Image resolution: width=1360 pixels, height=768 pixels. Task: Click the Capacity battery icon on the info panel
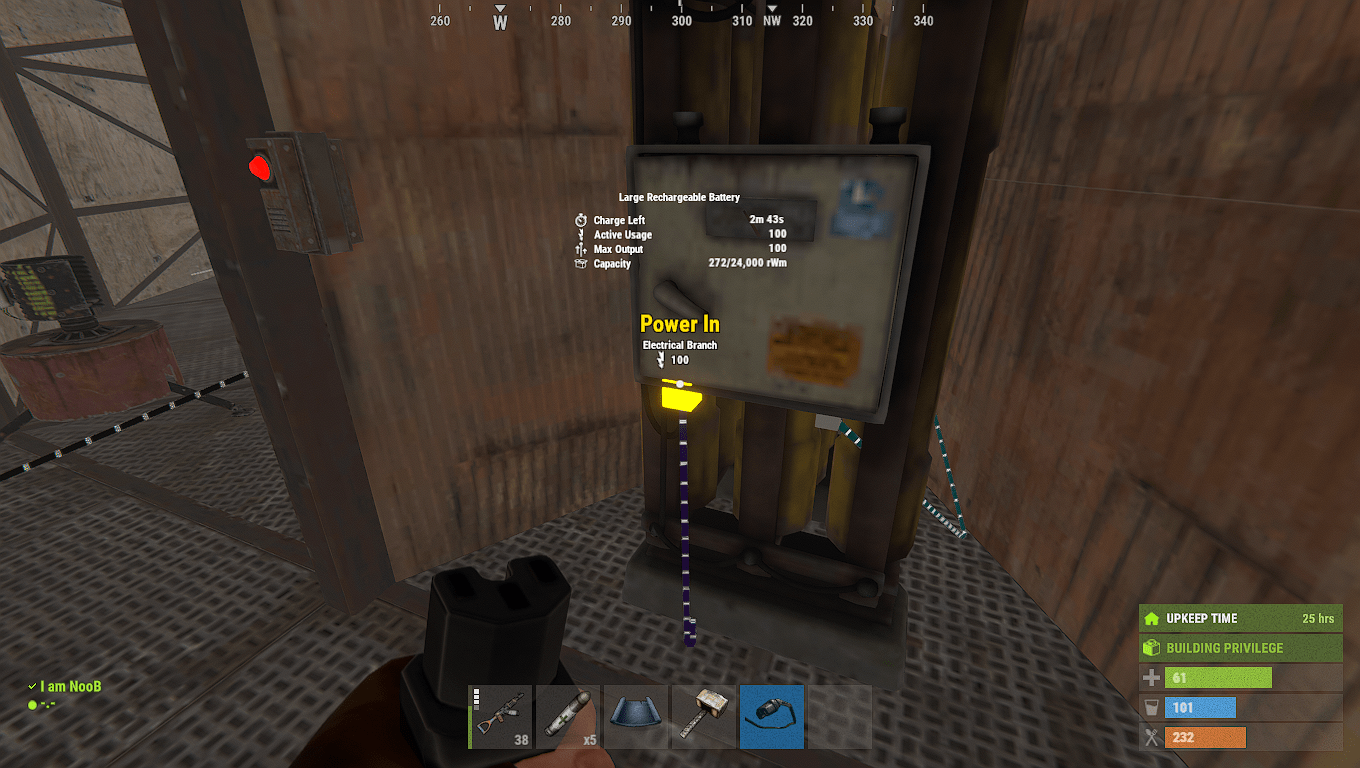581,263
